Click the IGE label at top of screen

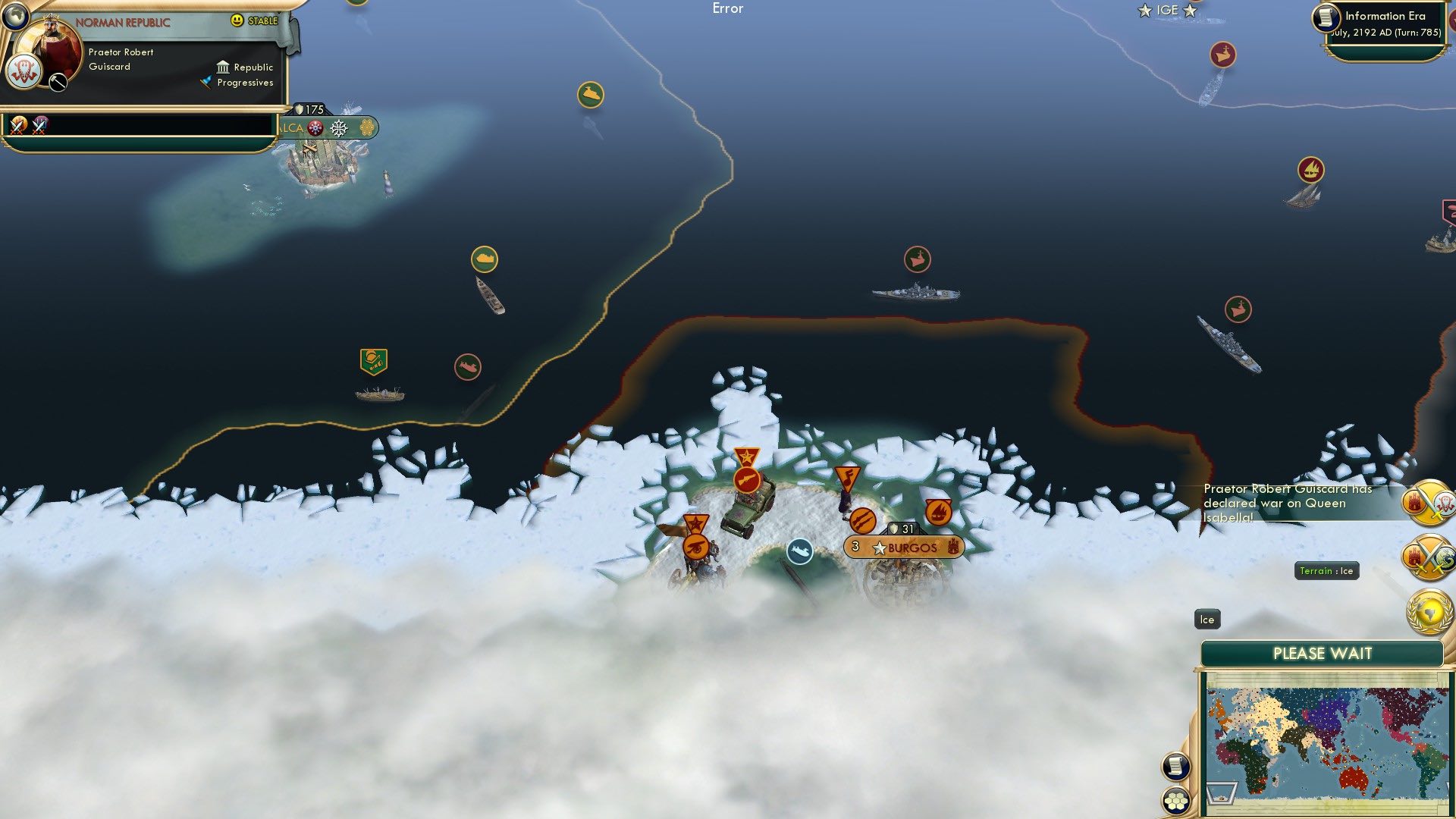pos(1166,10)
